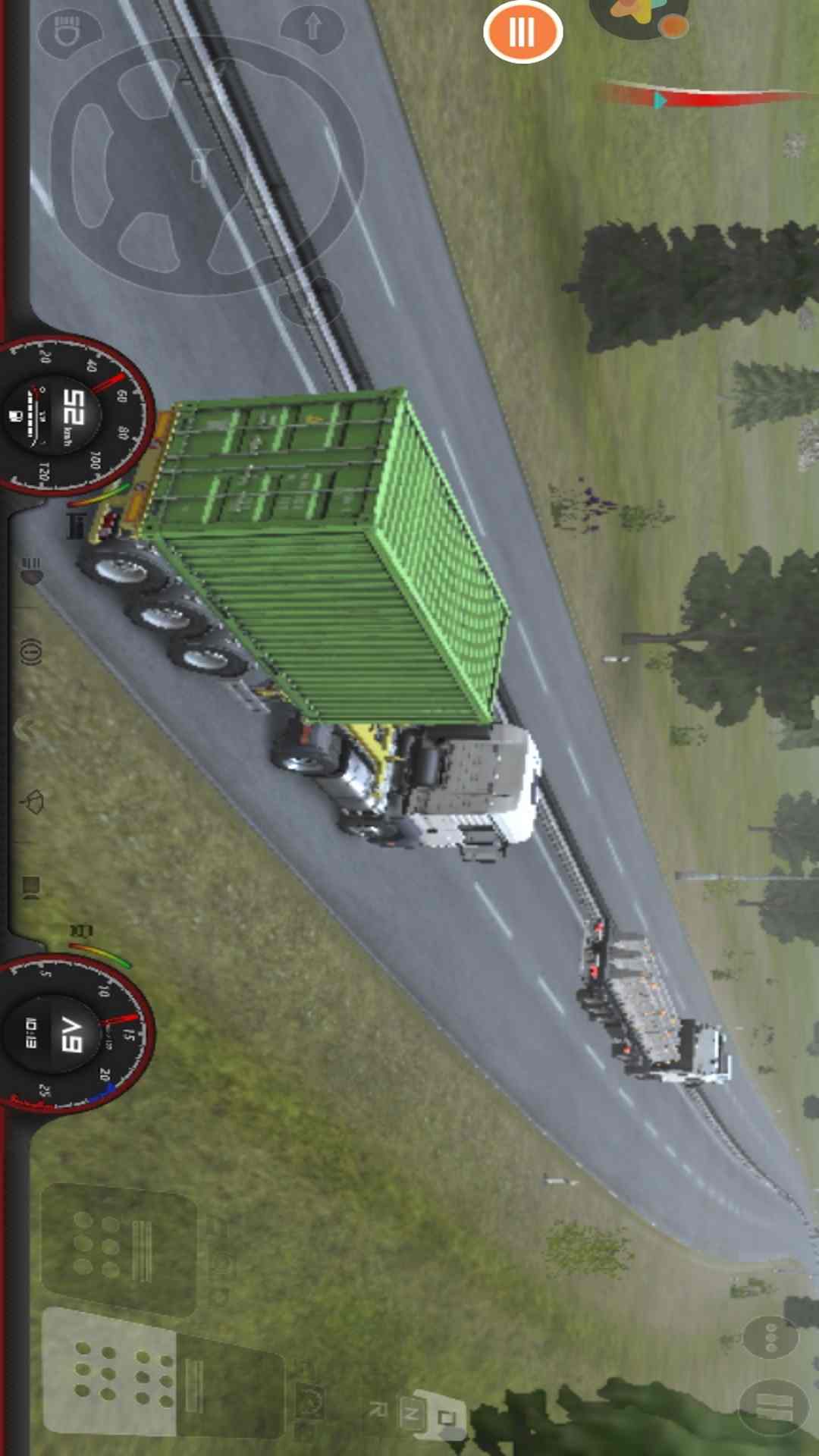
Task: Step on the brake pedal
Action: [x=118, y=1249]
